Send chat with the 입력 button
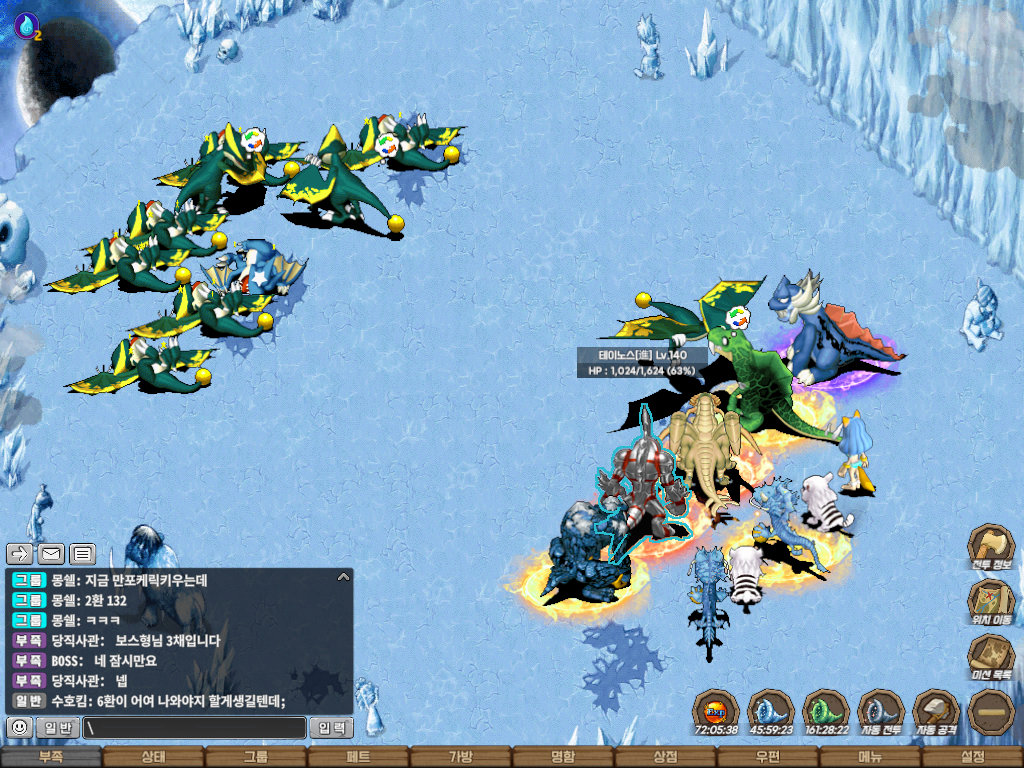The width and height of the screenshot is (1024, 768). (x=331, y=728)
